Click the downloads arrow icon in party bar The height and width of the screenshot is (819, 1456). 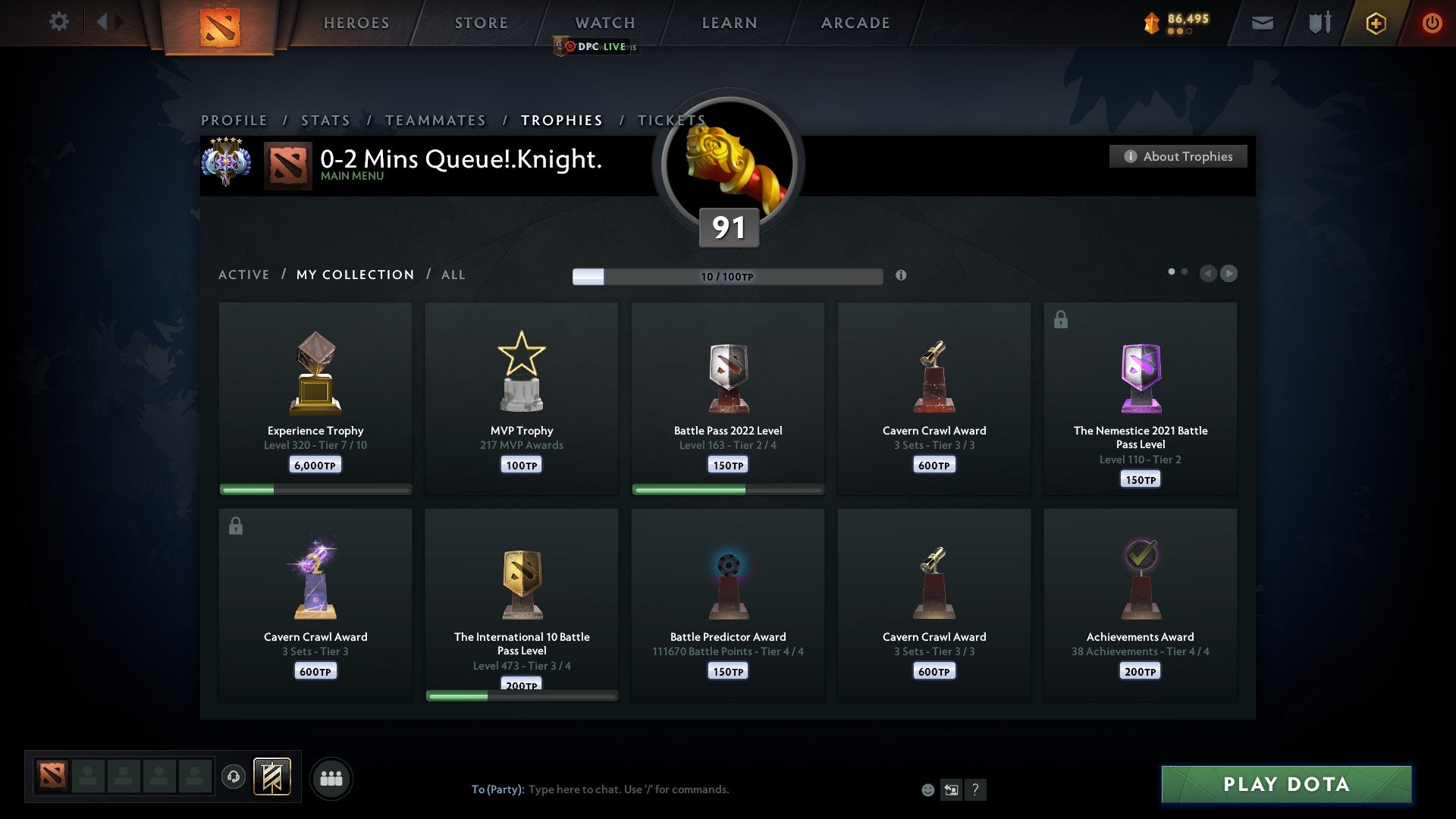point(233,777)
